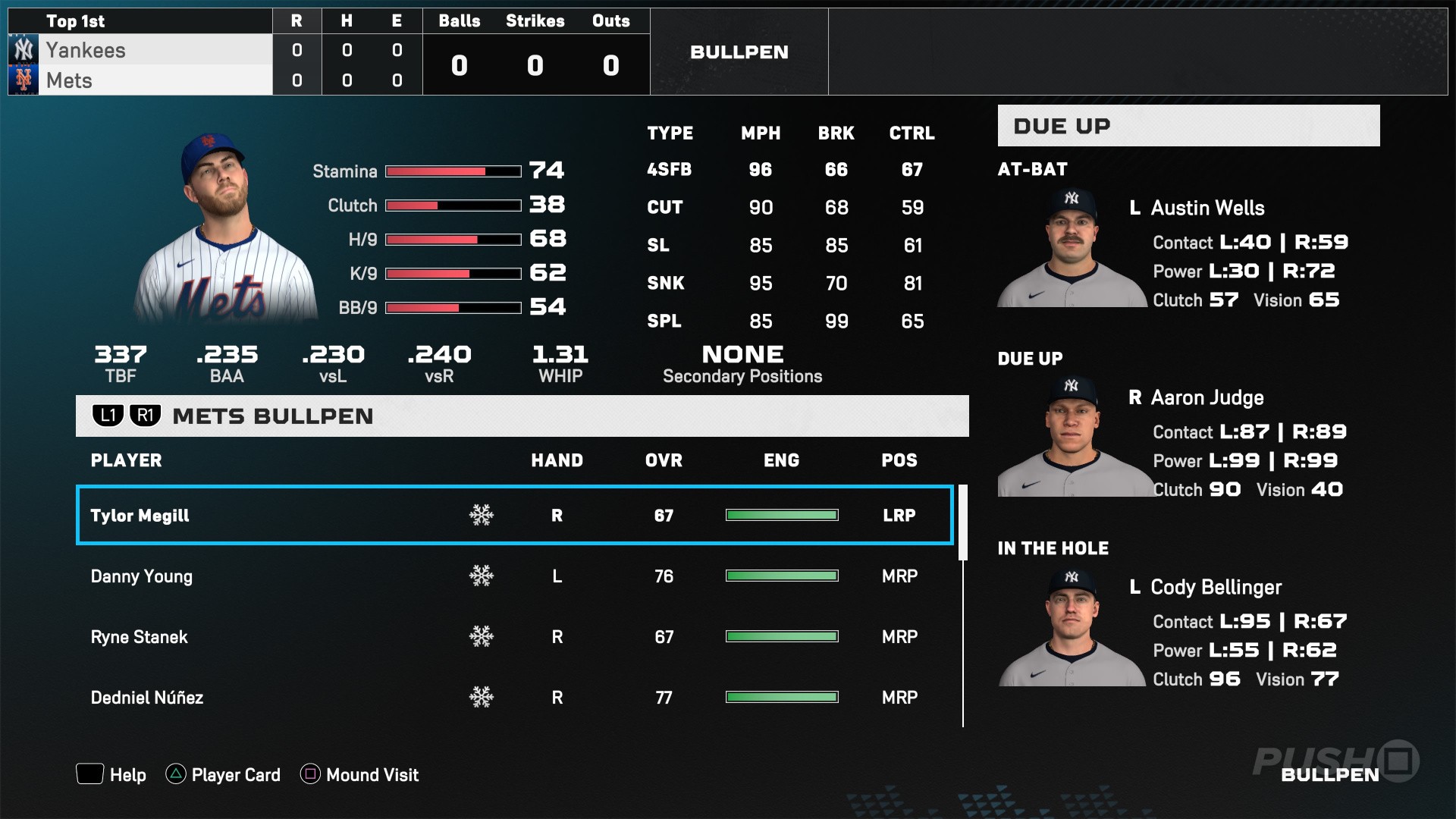The width and height of the screenshot is (1456, 819).
Task: Expand the Secondary Positions section
Action: (742, 362)
